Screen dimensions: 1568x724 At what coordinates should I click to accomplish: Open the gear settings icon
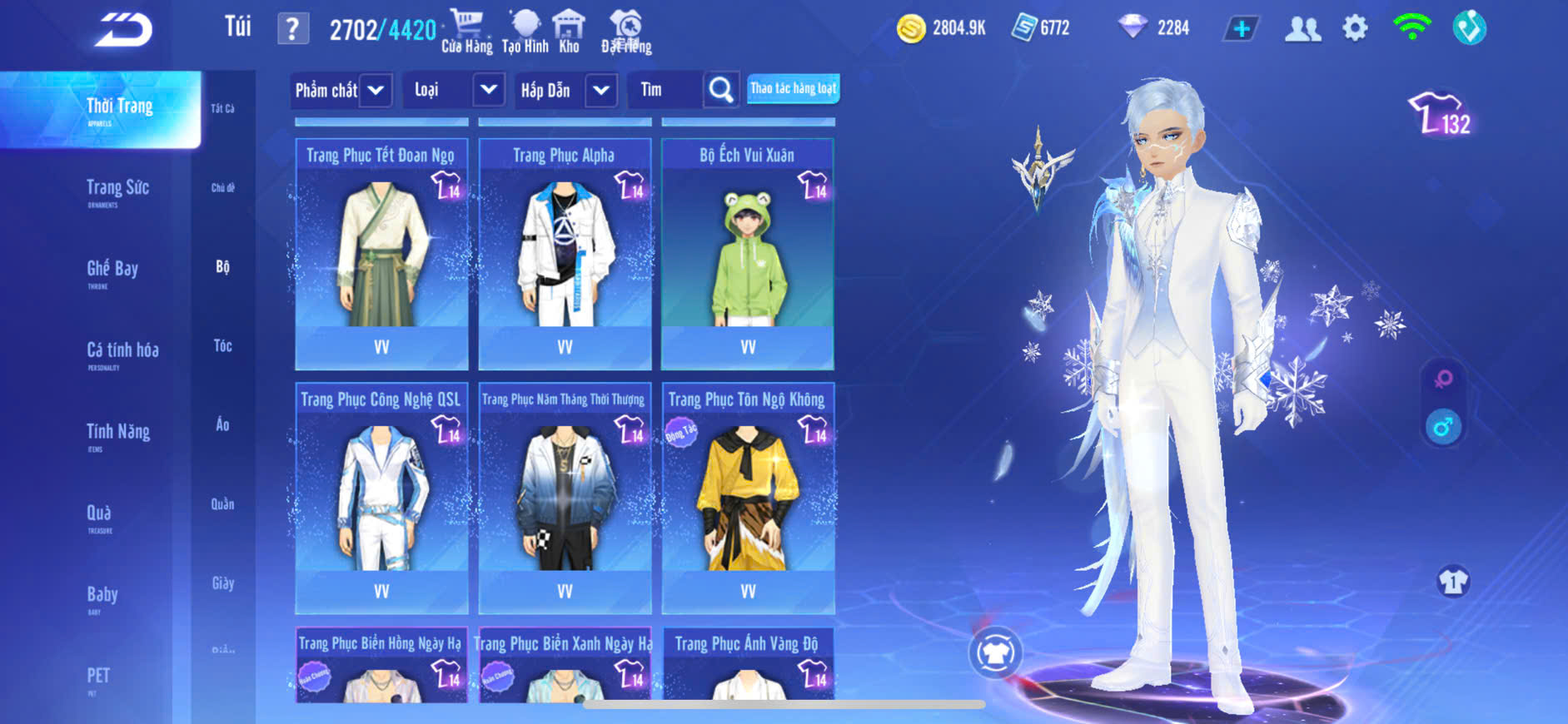pyautogui.click(x=1355, y=28)
